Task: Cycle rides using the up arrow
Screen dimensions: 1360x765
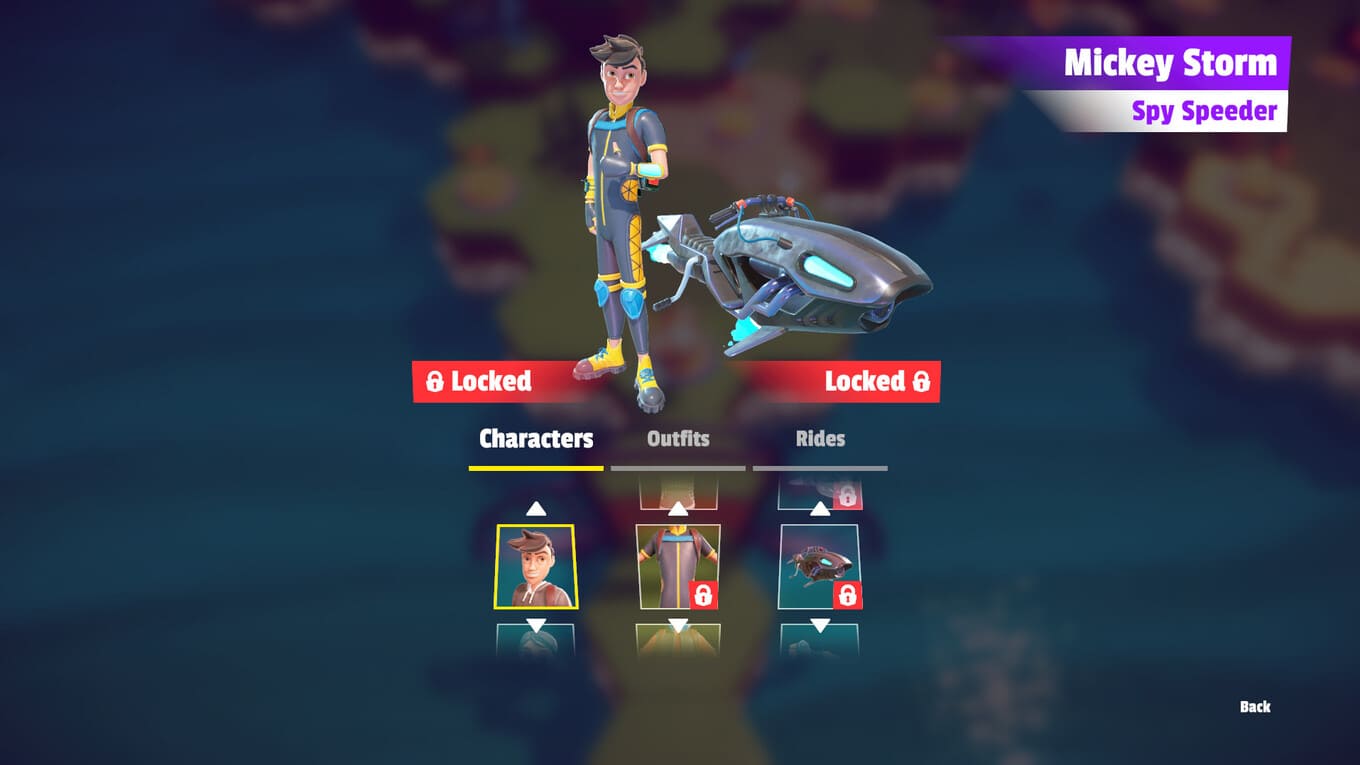Action: click(x=820, y=508)
